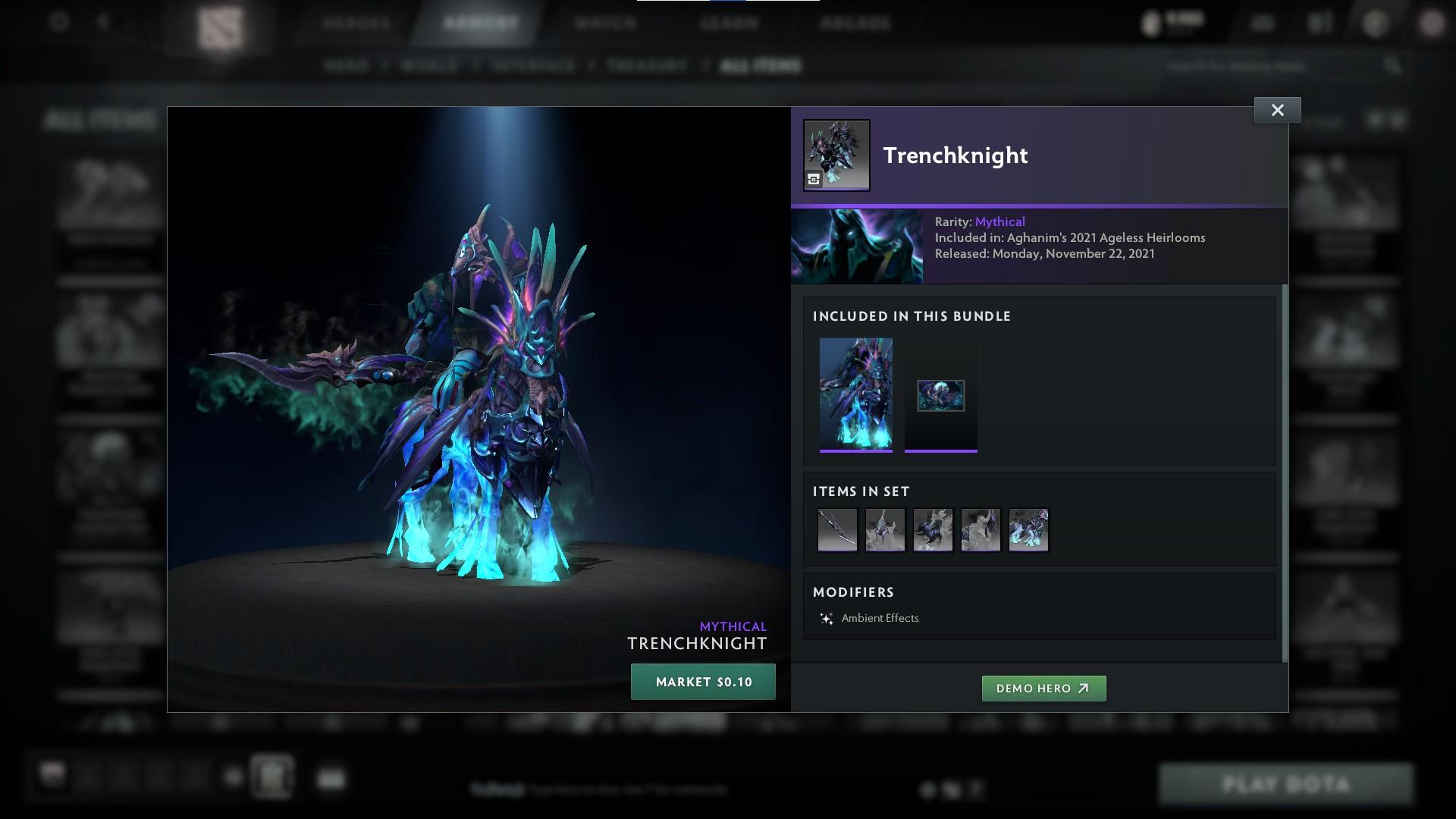1456x819 pixels.
Task: Click the DEMO HERO button
Action: click(x=1043, y=689)
